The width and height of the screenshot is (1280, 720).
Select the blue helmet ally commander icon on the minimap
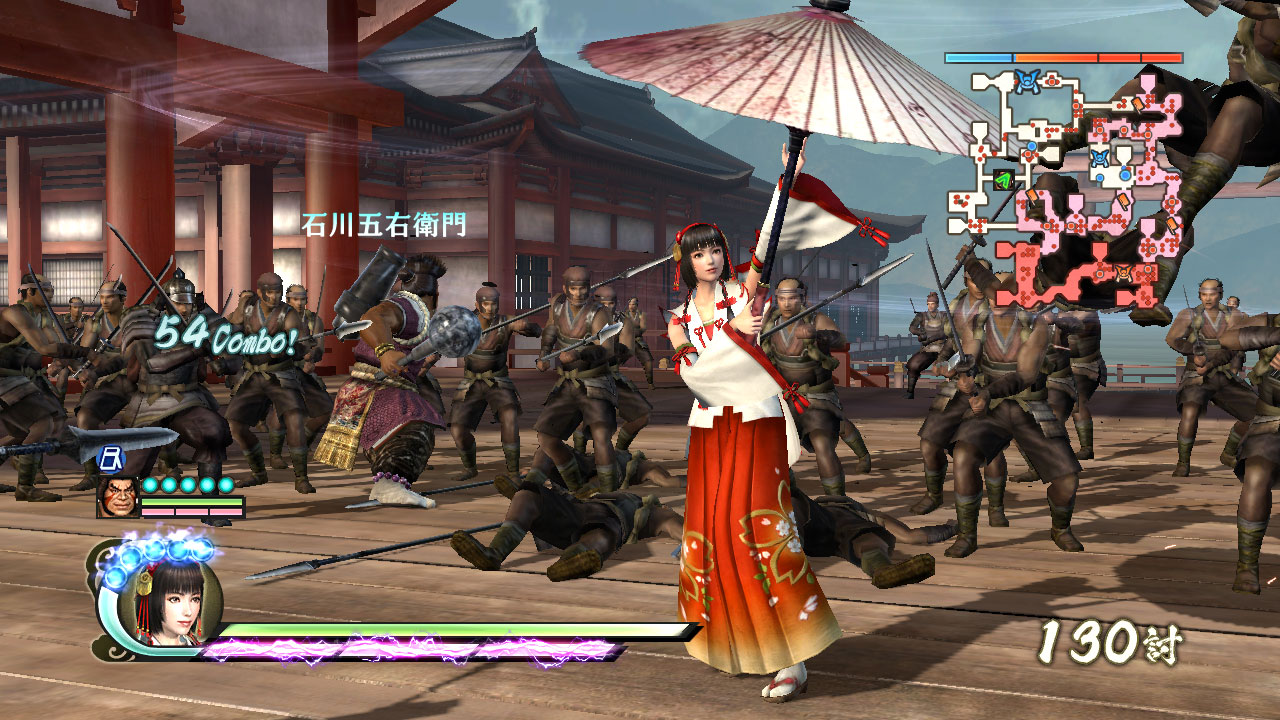pyautogui.click(x=1028, y=80)
